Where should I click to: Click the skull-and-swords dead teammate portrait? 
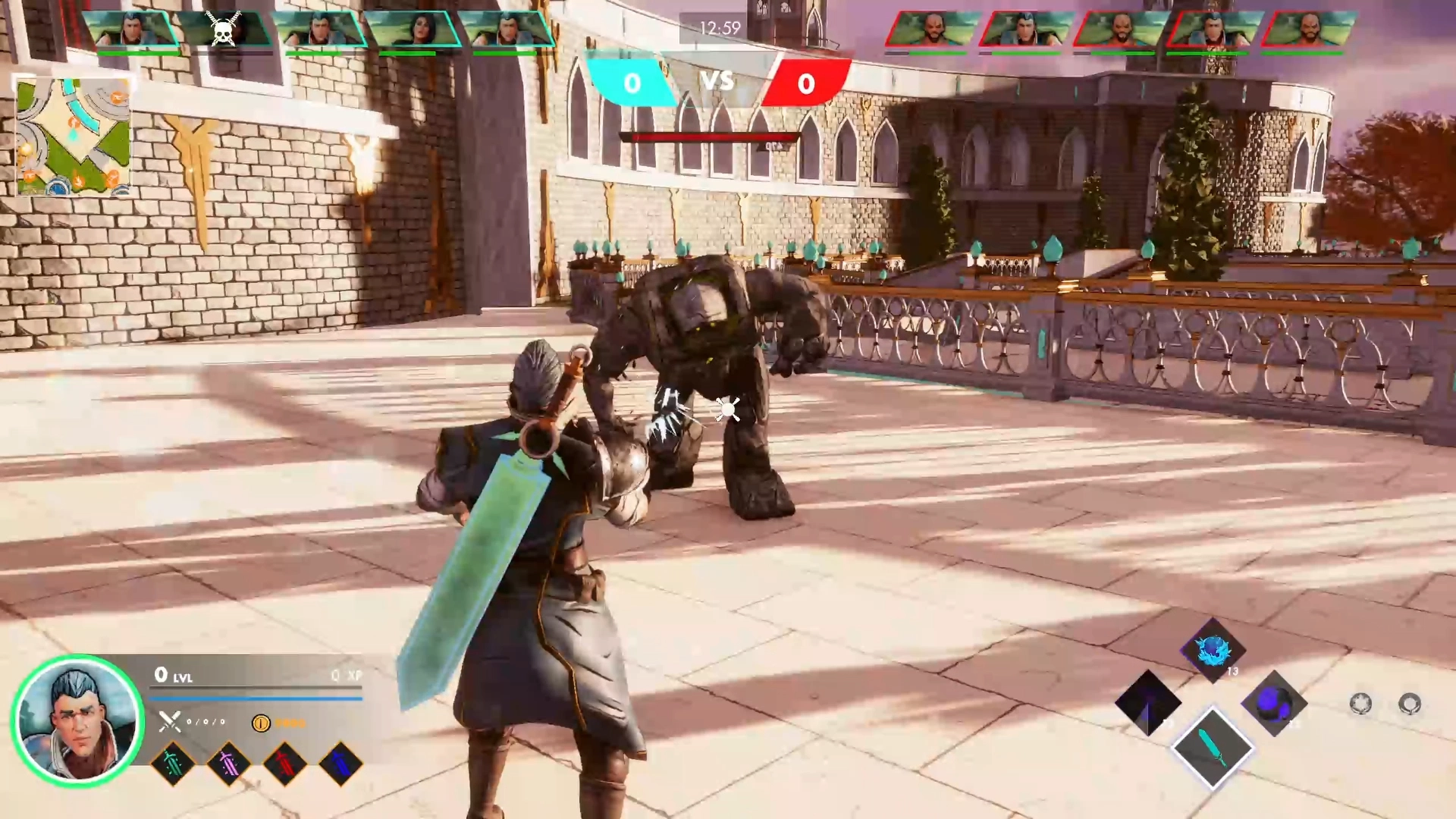pyautogui.click(x=224, y=29)
